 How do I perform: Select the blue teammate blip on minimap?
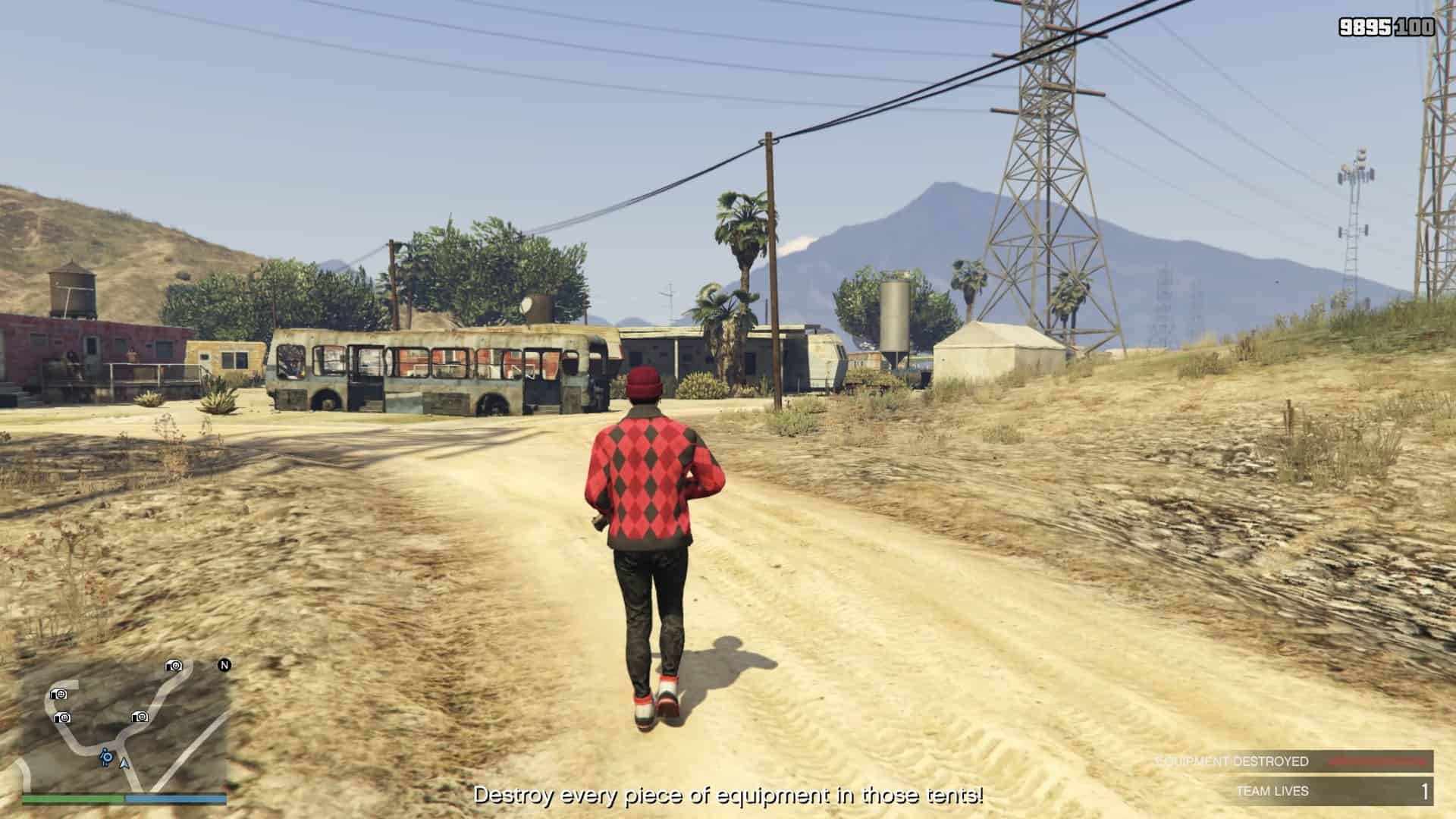[106, 756]
